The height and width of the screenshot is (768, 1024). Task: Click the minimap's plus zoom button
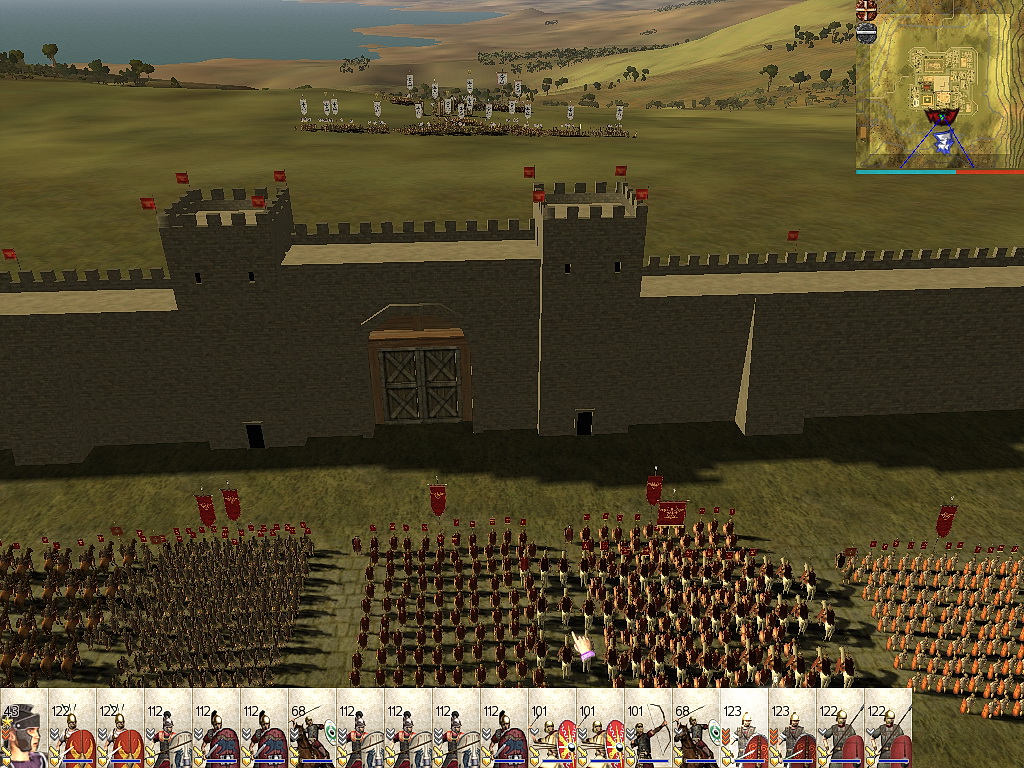(x=866, y=11)
